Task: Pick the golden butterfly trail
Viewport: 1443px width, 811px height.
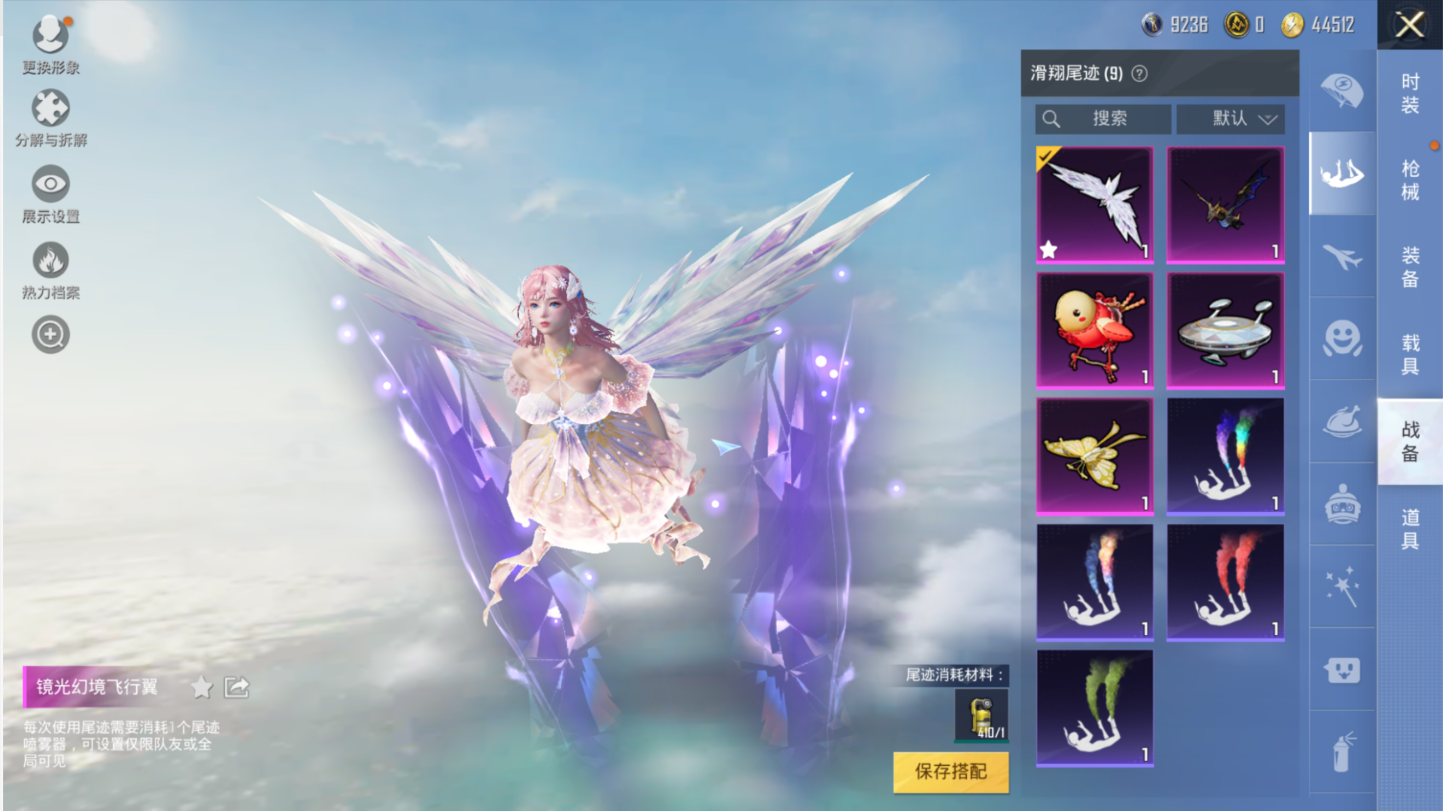Action: pos(1095,457)
